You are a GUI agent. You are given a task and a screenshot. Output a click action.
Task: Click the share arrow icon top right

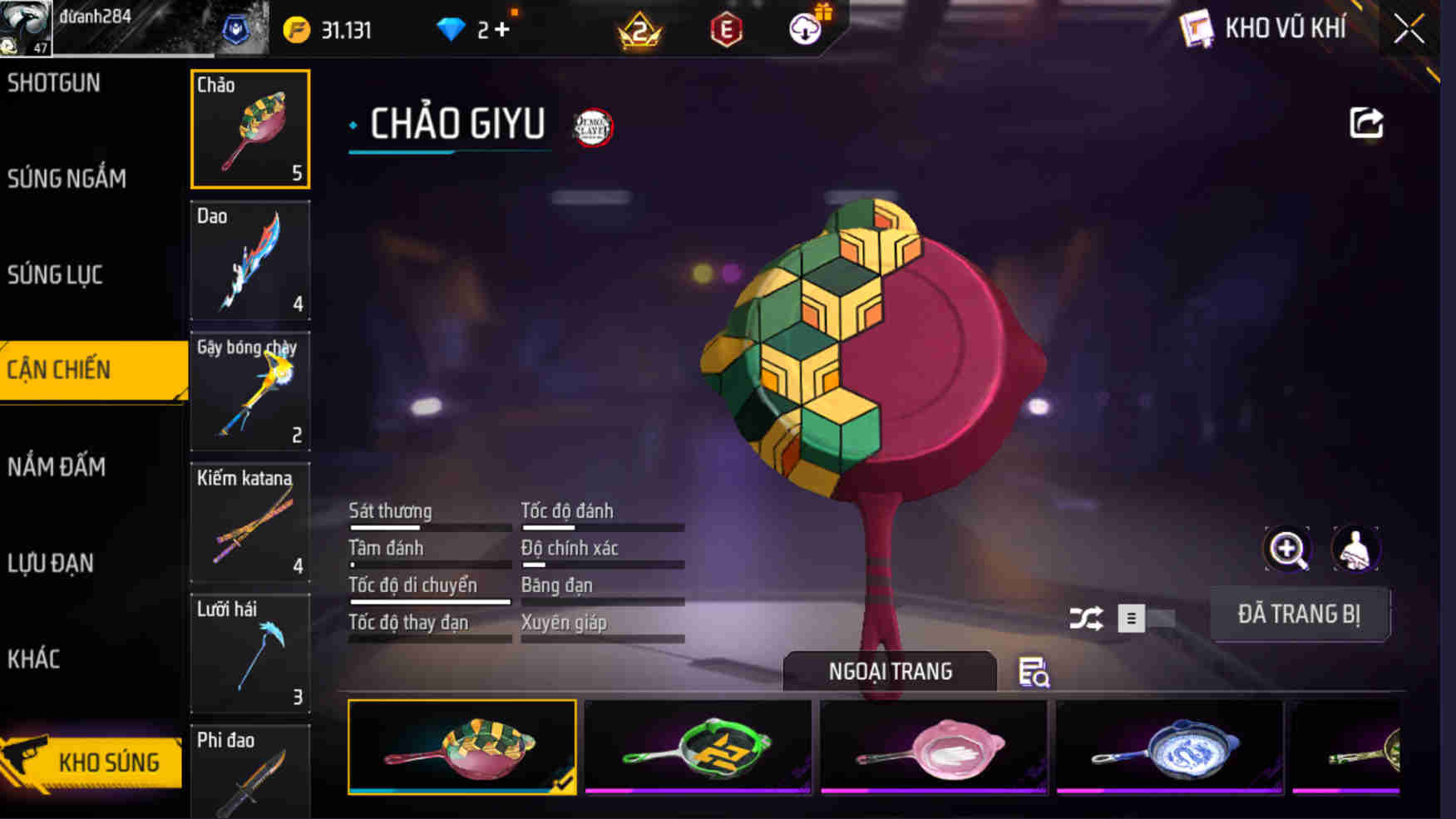pos(1365,122)
